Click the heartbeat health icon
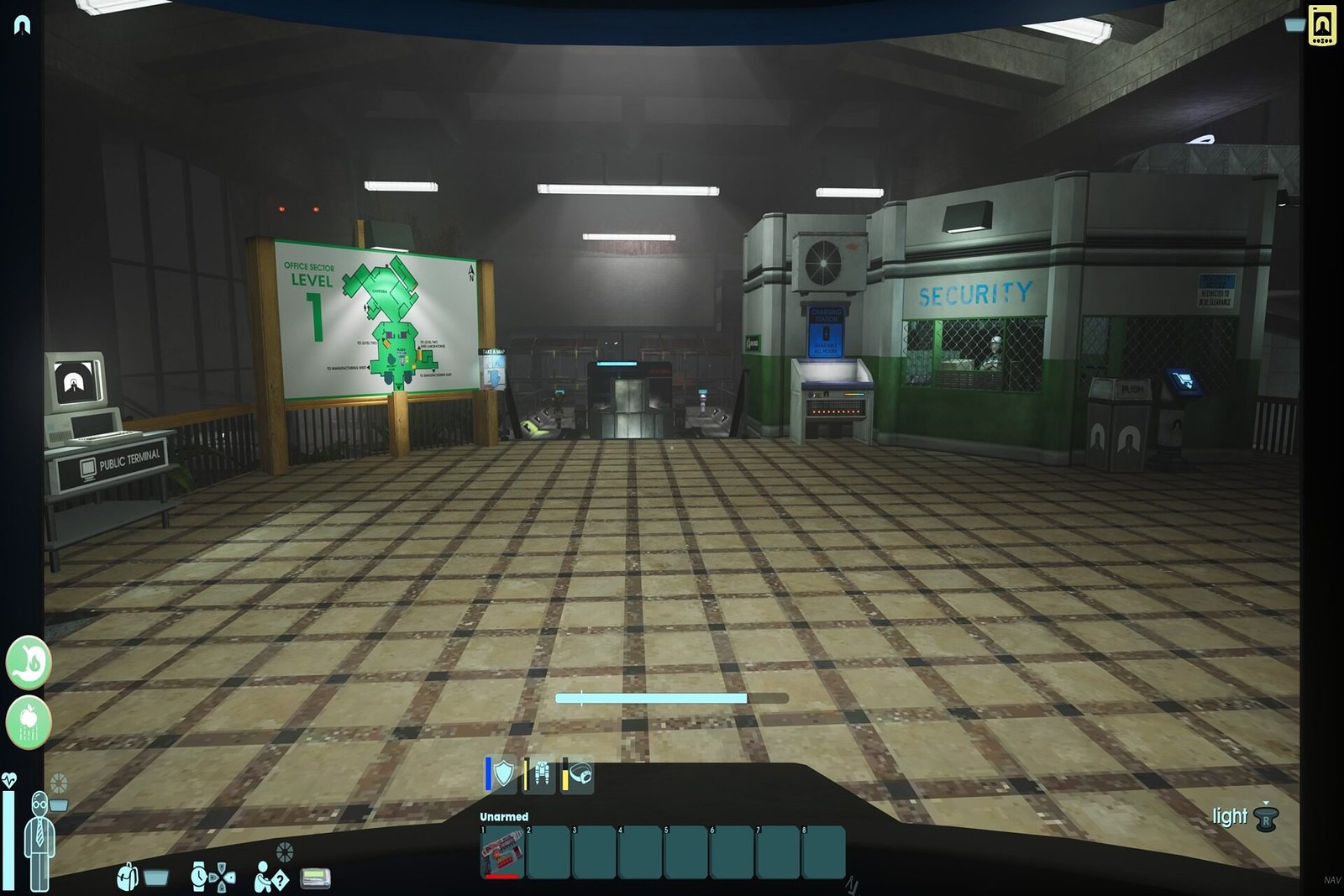The height and width of the screenshot is (896, 1344). pyautogui.click(x=9, y=781)
